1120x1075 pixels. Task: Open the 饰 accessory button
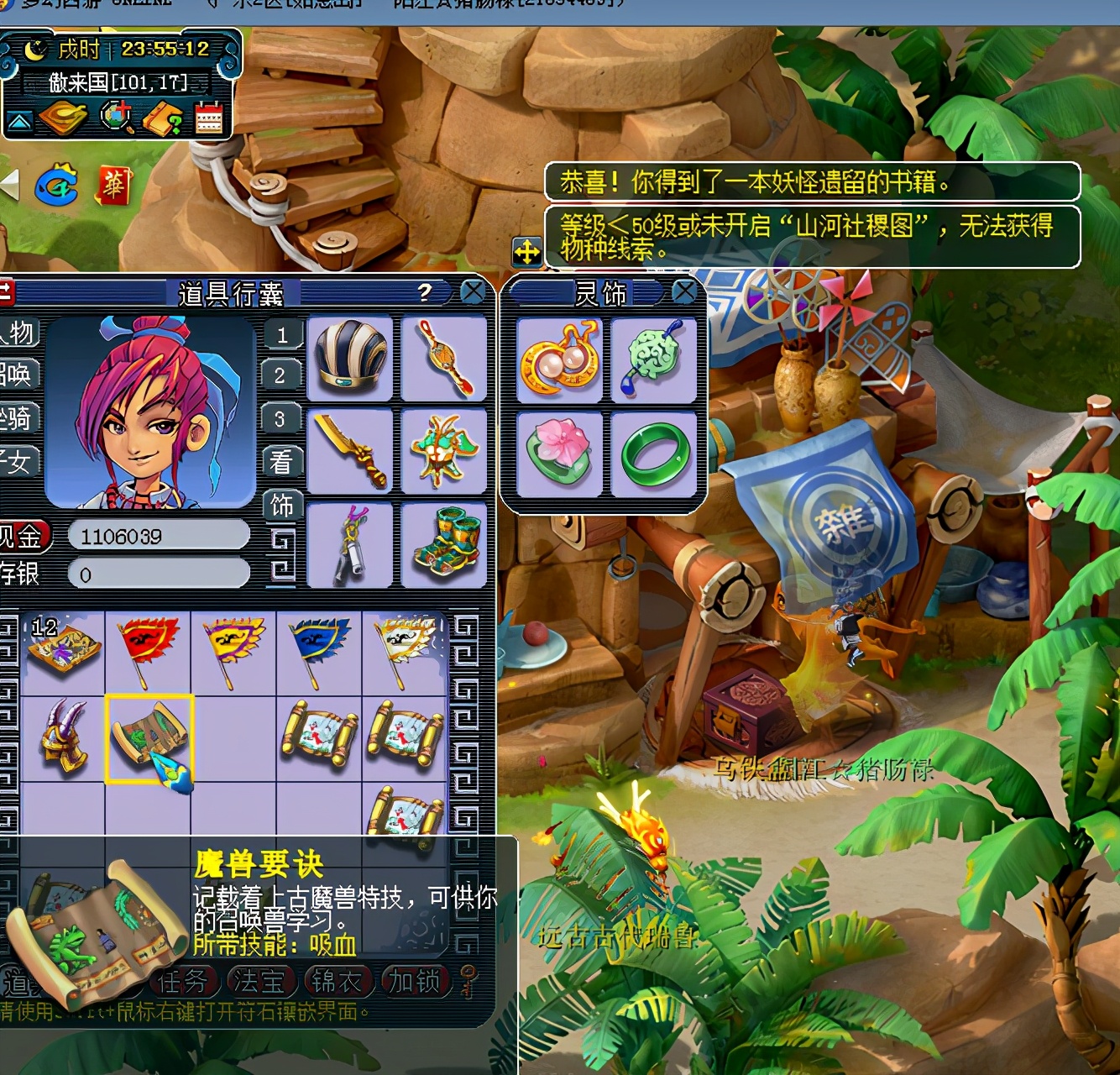281,506
